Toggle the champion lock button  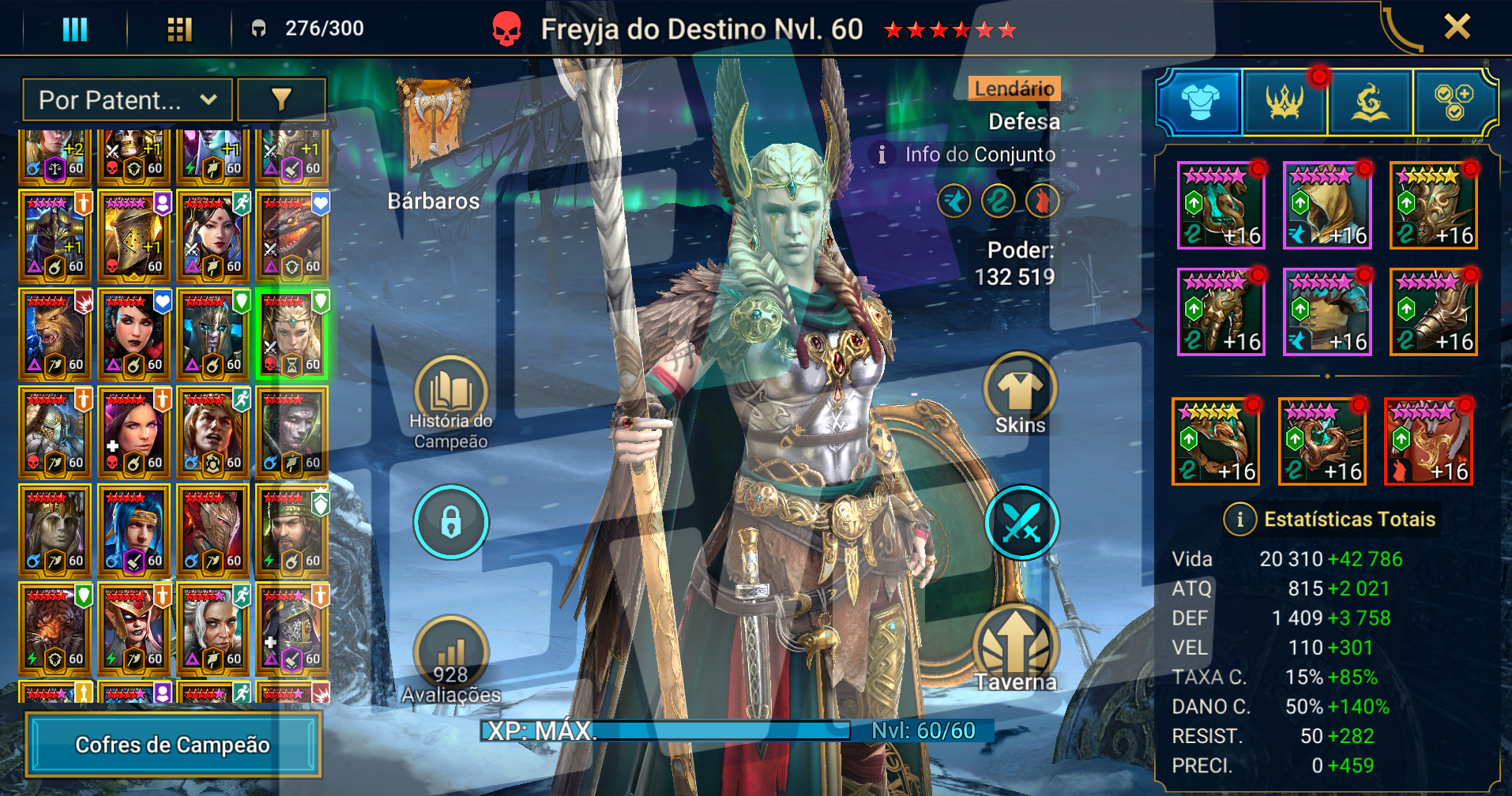pos(451,522)
